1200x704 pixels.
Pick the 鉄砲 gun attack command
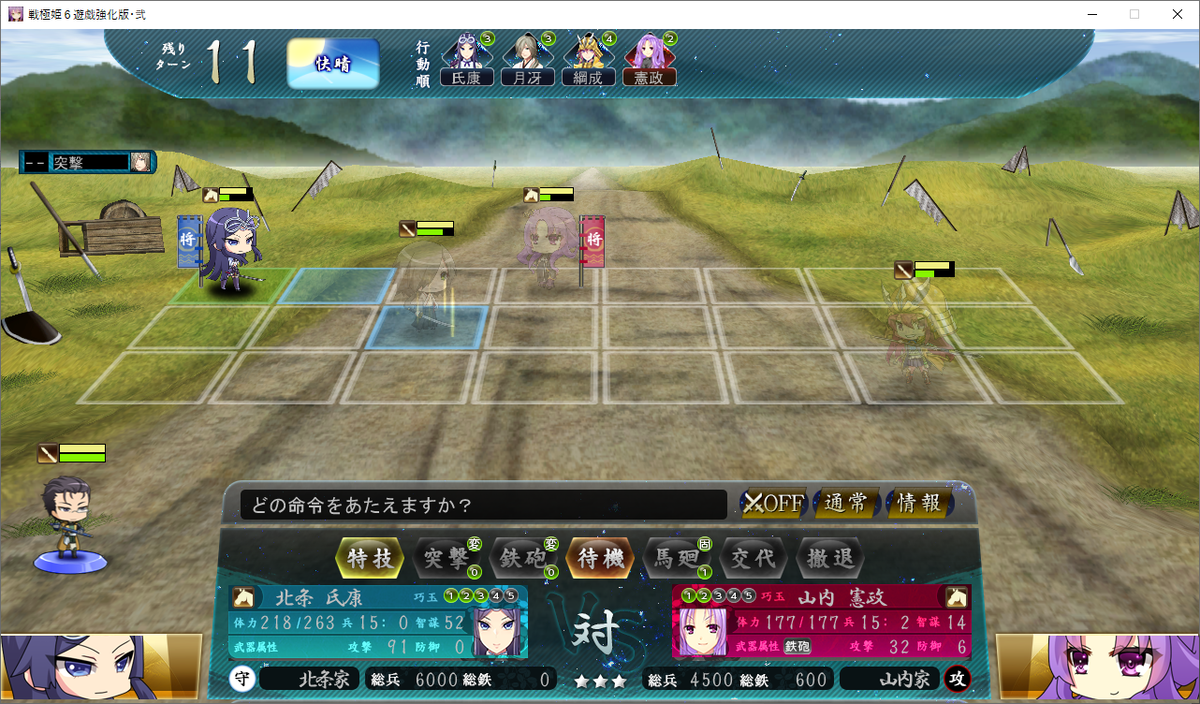(523, 558)
